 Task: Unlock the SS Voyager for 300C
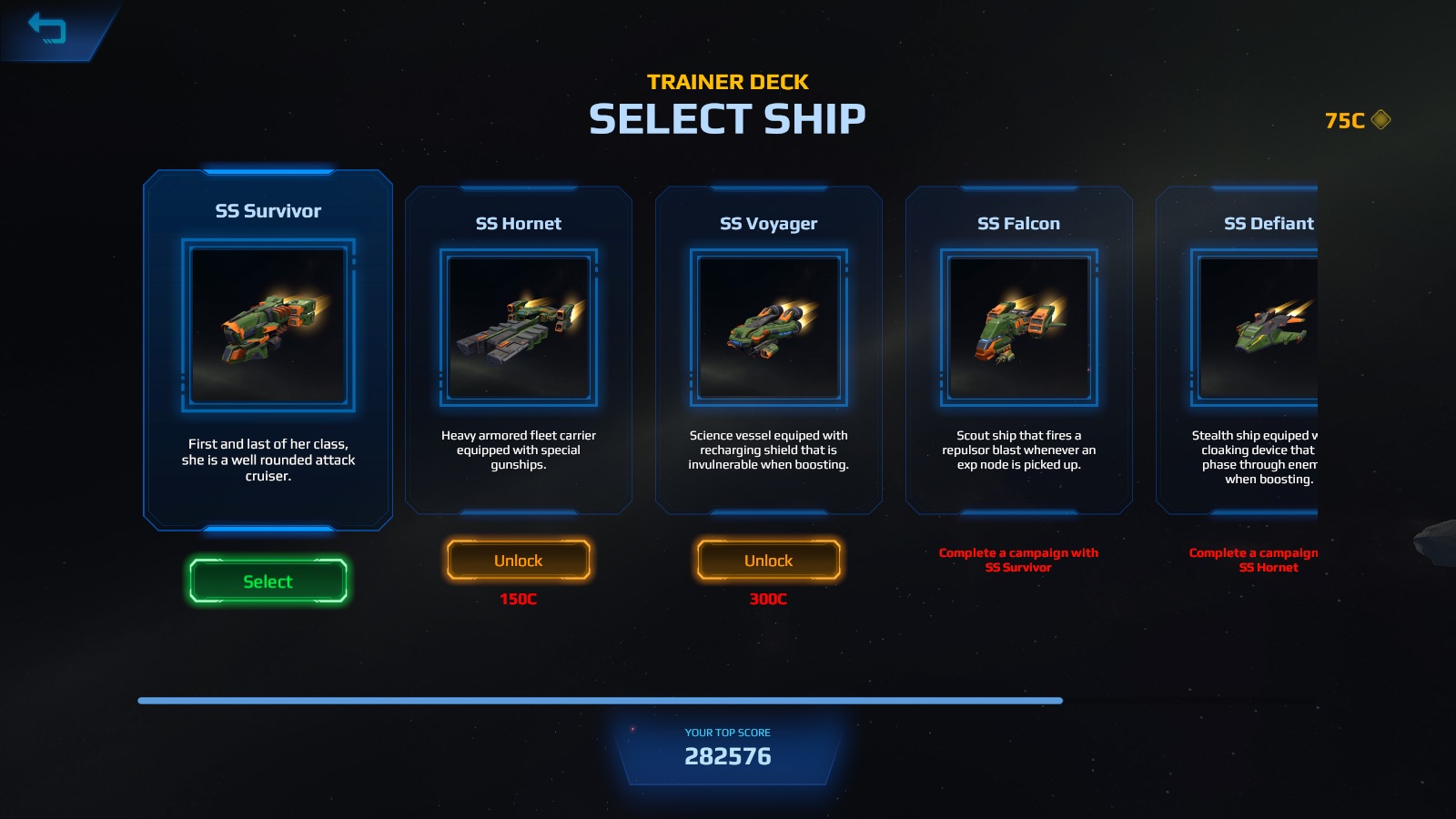[x=768, y=561]
